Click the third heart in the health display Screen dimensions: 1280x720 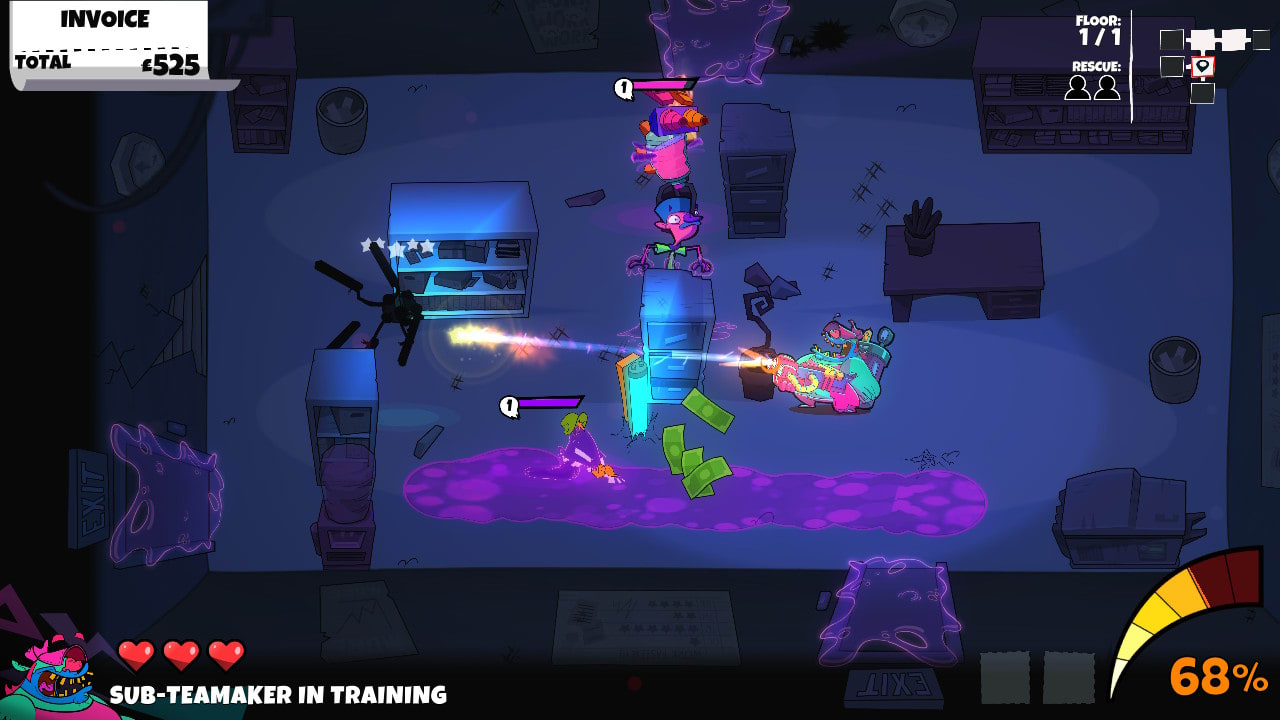tap(223, 652)
